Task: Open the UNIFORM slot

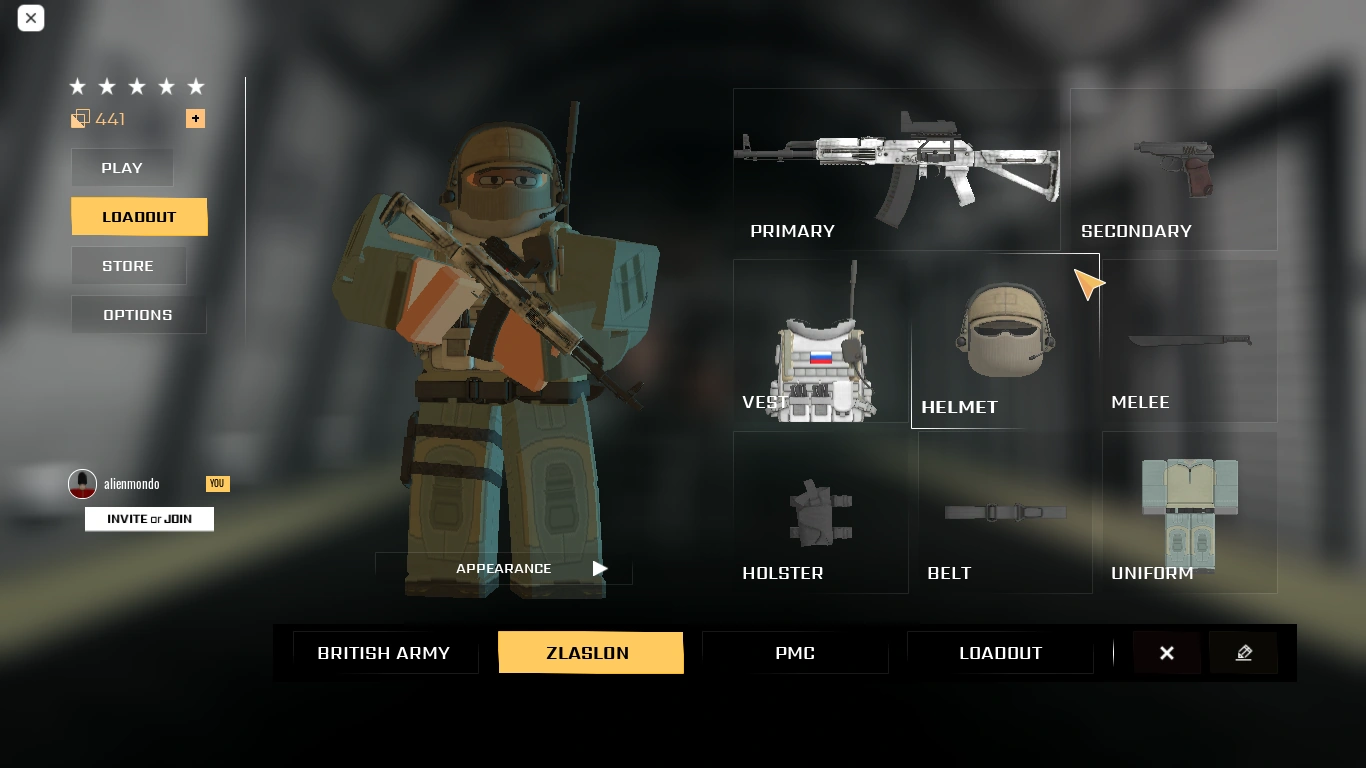Action: pyautogui.click(x=1188, y=510)
